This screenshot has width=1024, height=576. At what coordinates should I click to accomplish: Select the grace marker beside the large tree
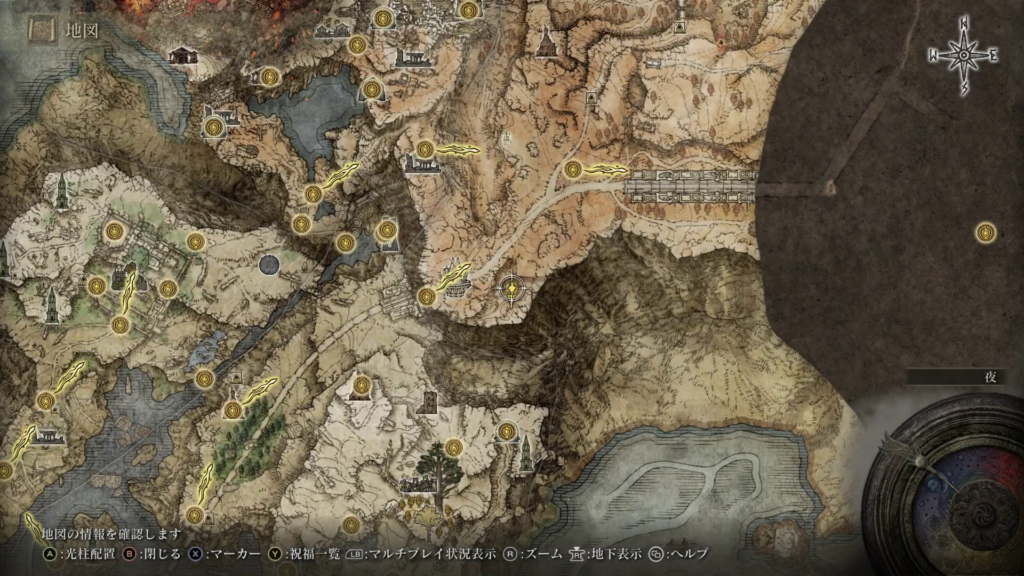[x=454, y=447]
